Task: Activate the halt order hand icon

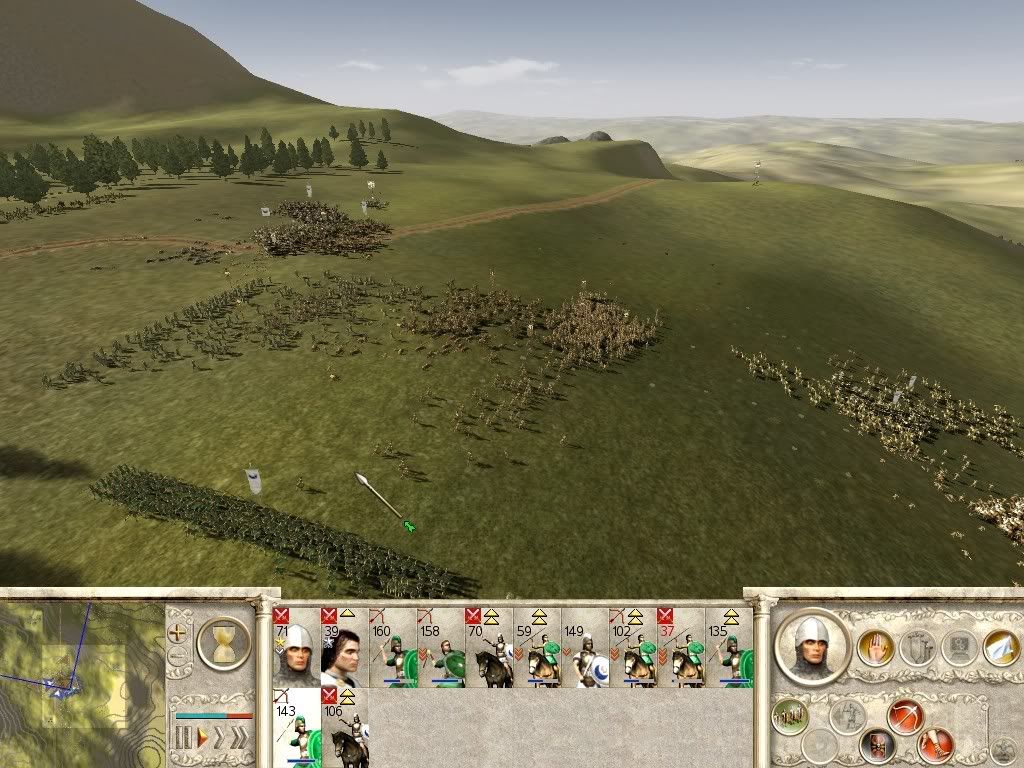Action: (875, 648)
